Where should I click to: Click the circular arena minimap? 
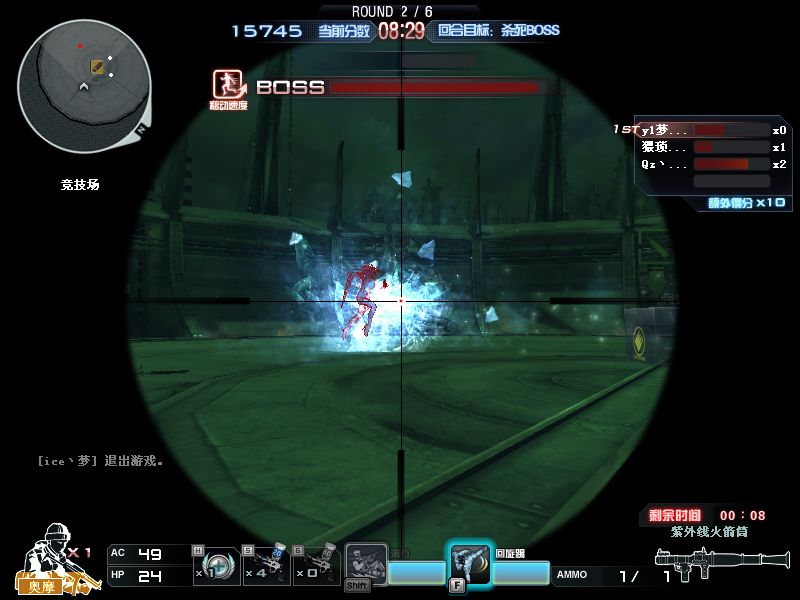pos(84,85)
